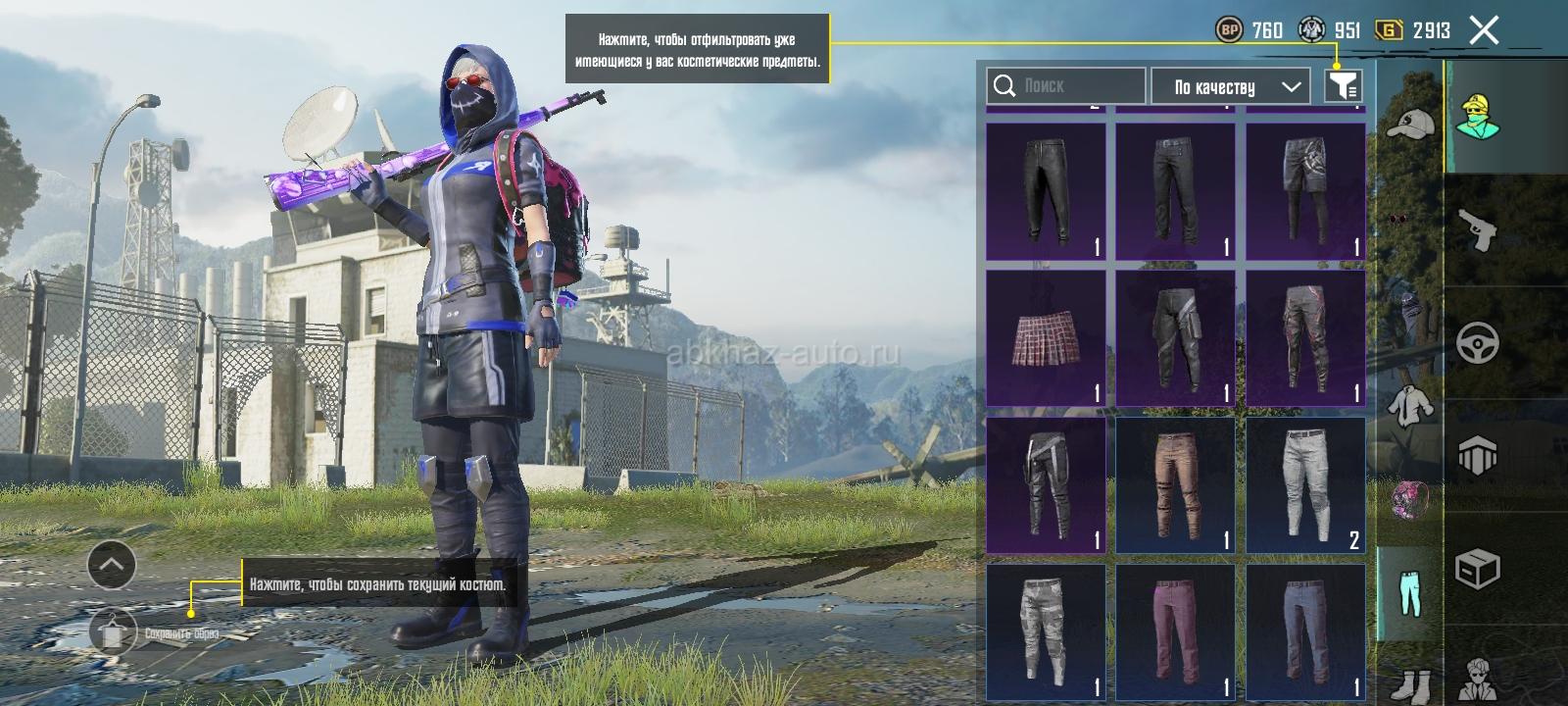Switch to the vehicle steering wheel tab
1568x706 pixels.
[x=1479, y=344]
